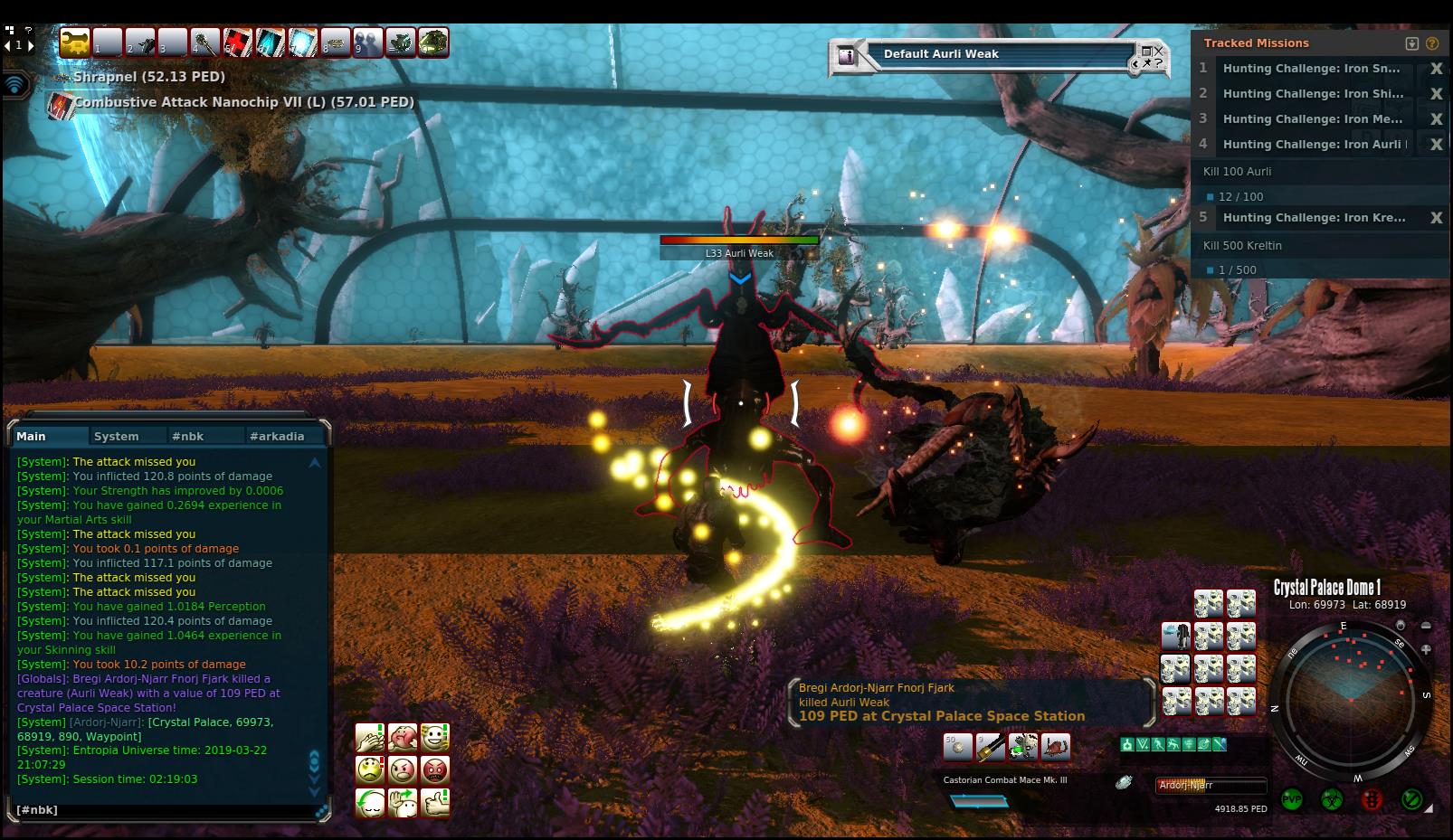Click the circular radar minimap
The image size is (1453, 840).
(1349, 700)
